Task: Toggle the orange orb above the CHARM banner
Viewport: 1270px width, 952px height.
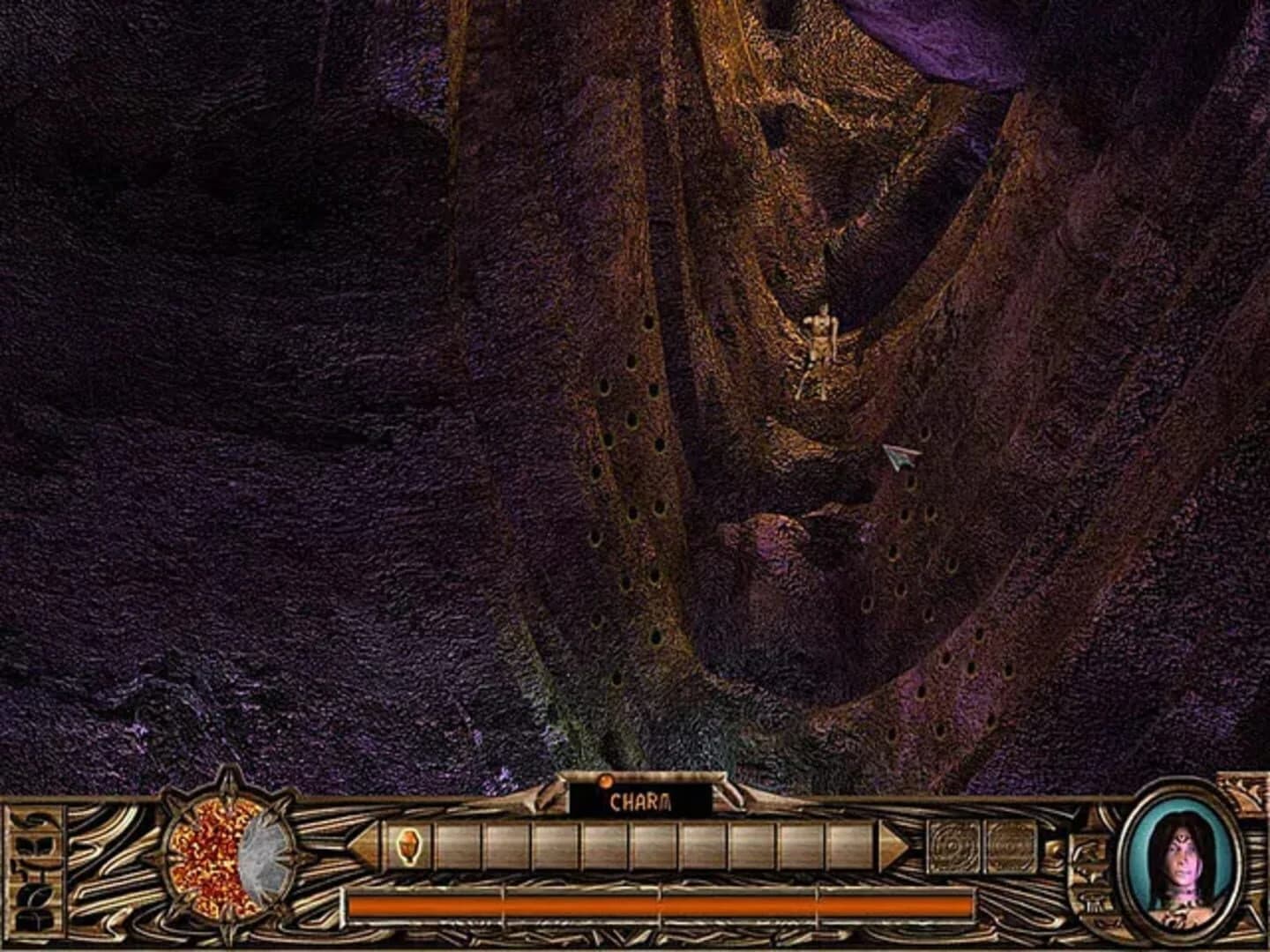Action: [x=605, y=779]
